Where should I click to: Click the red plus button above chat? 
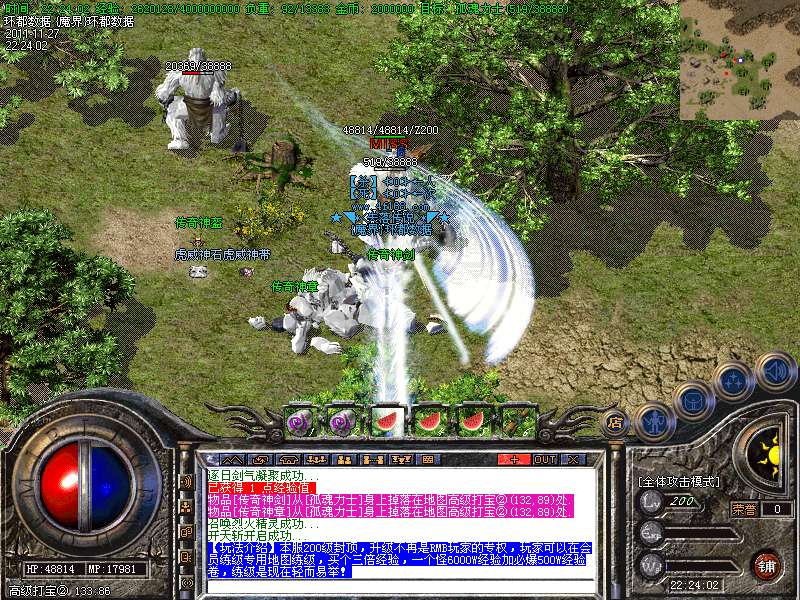[x=514, y=459]
